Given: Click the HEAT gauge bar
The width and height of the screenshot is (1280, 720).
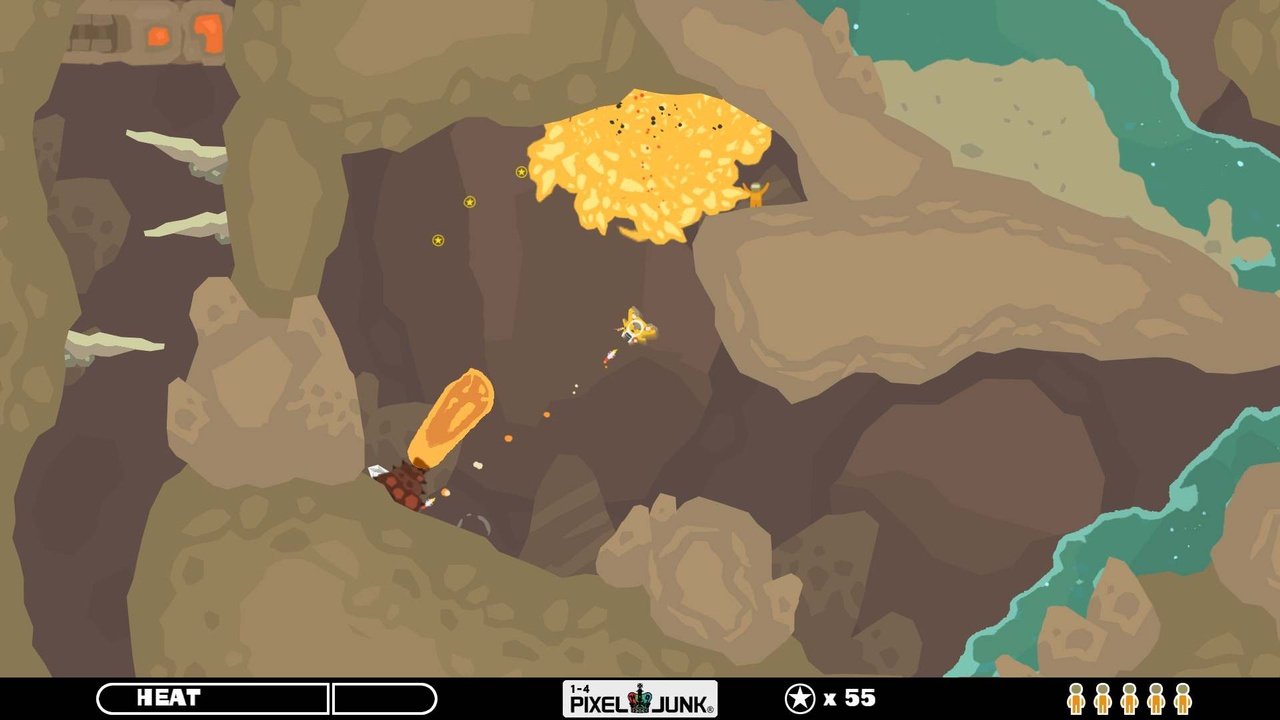Looking at the screenshot, I should (210, 696).
